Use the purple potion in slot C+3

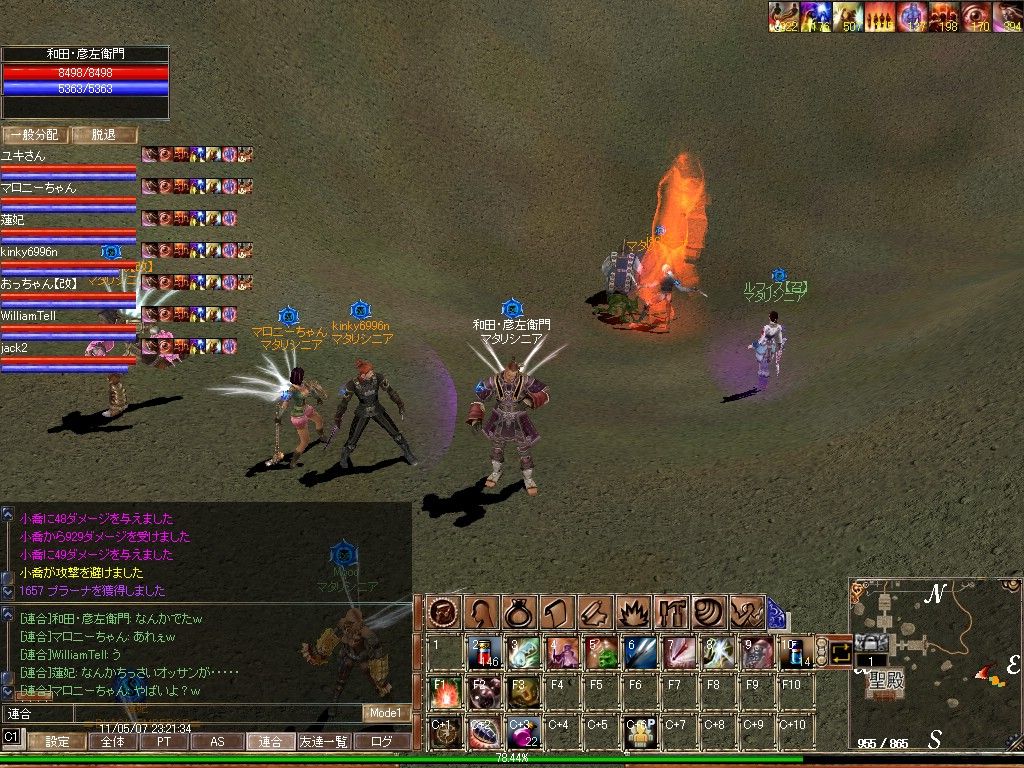point(523,732)
